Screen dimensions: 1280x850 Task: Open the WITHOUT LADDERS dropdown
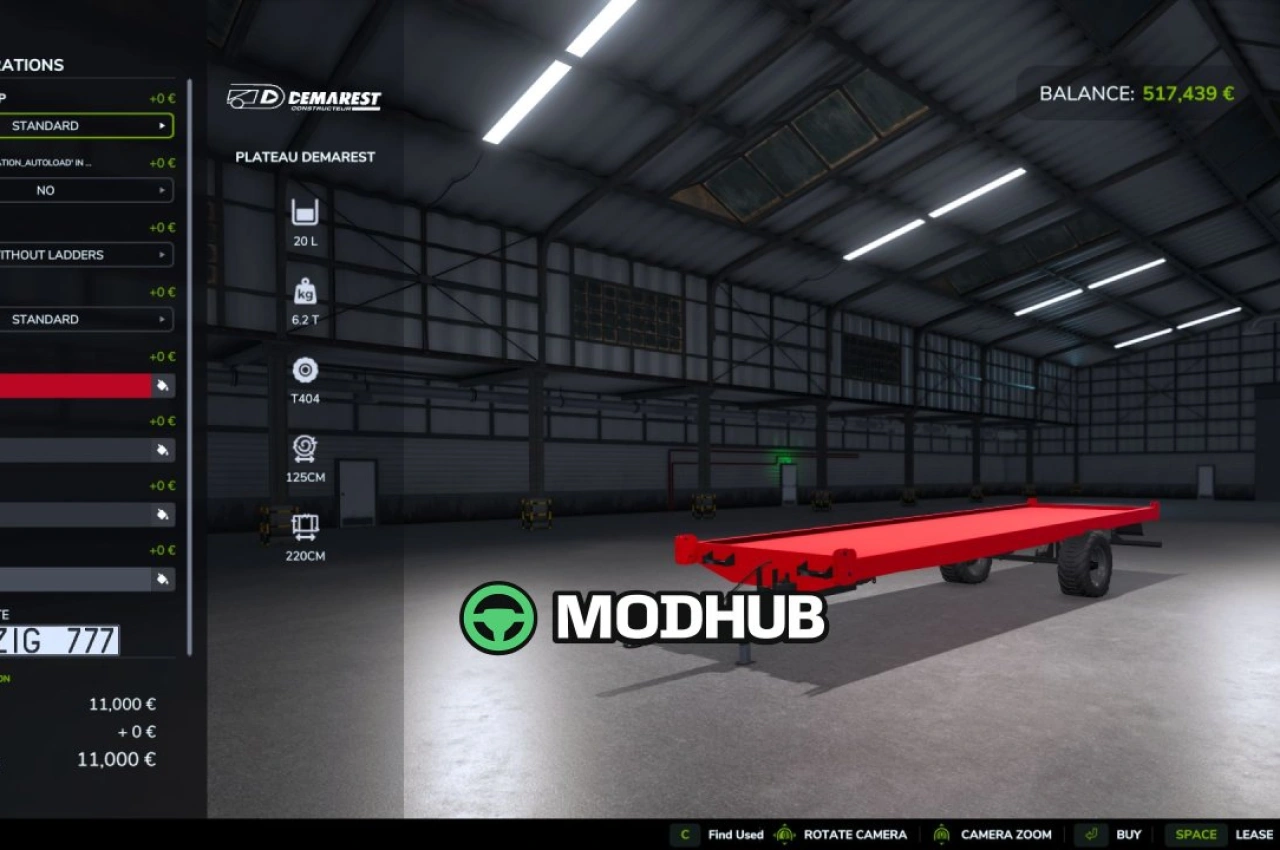[88, 255]
